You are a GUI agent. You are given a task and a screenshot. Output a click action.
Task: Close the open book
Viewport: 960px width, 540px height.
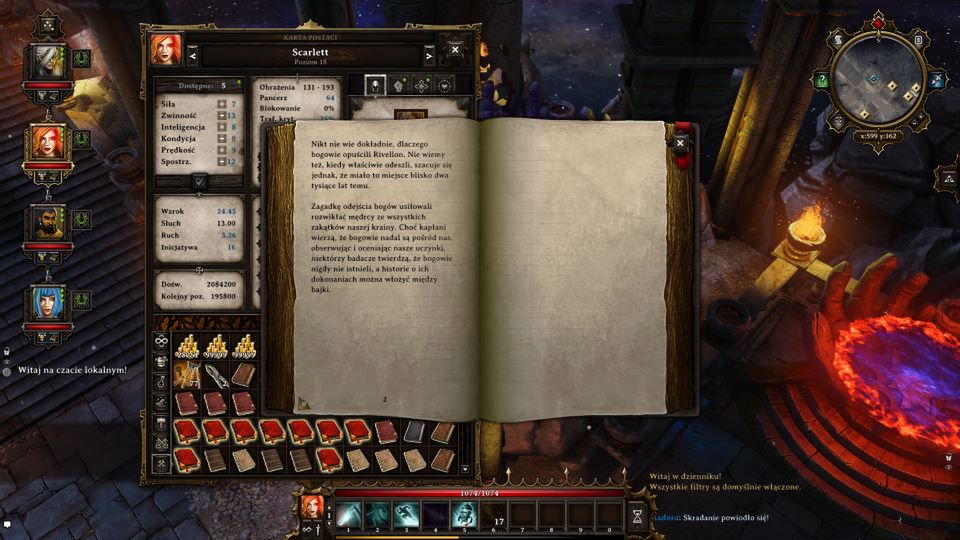coord(681,143)
